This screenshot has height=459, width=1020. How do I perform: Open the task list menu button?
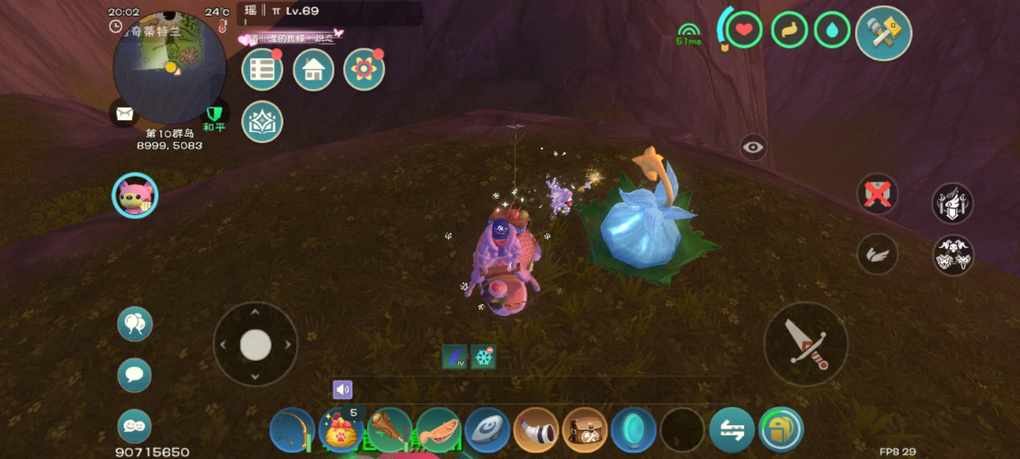click(x=262, y=70)
